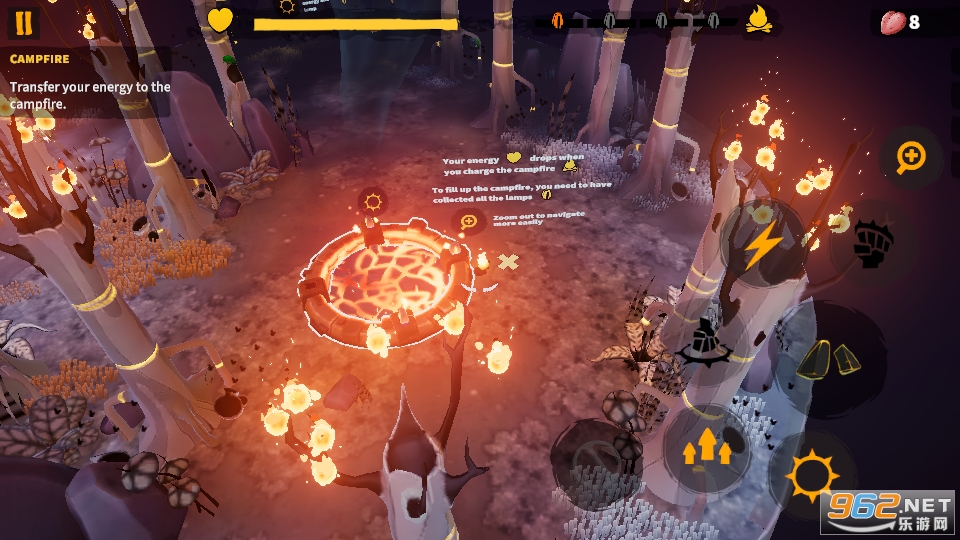Click the campfire icon in top bar
The width and height of the screenshot is (960, 540).
[x=759, y=20]
